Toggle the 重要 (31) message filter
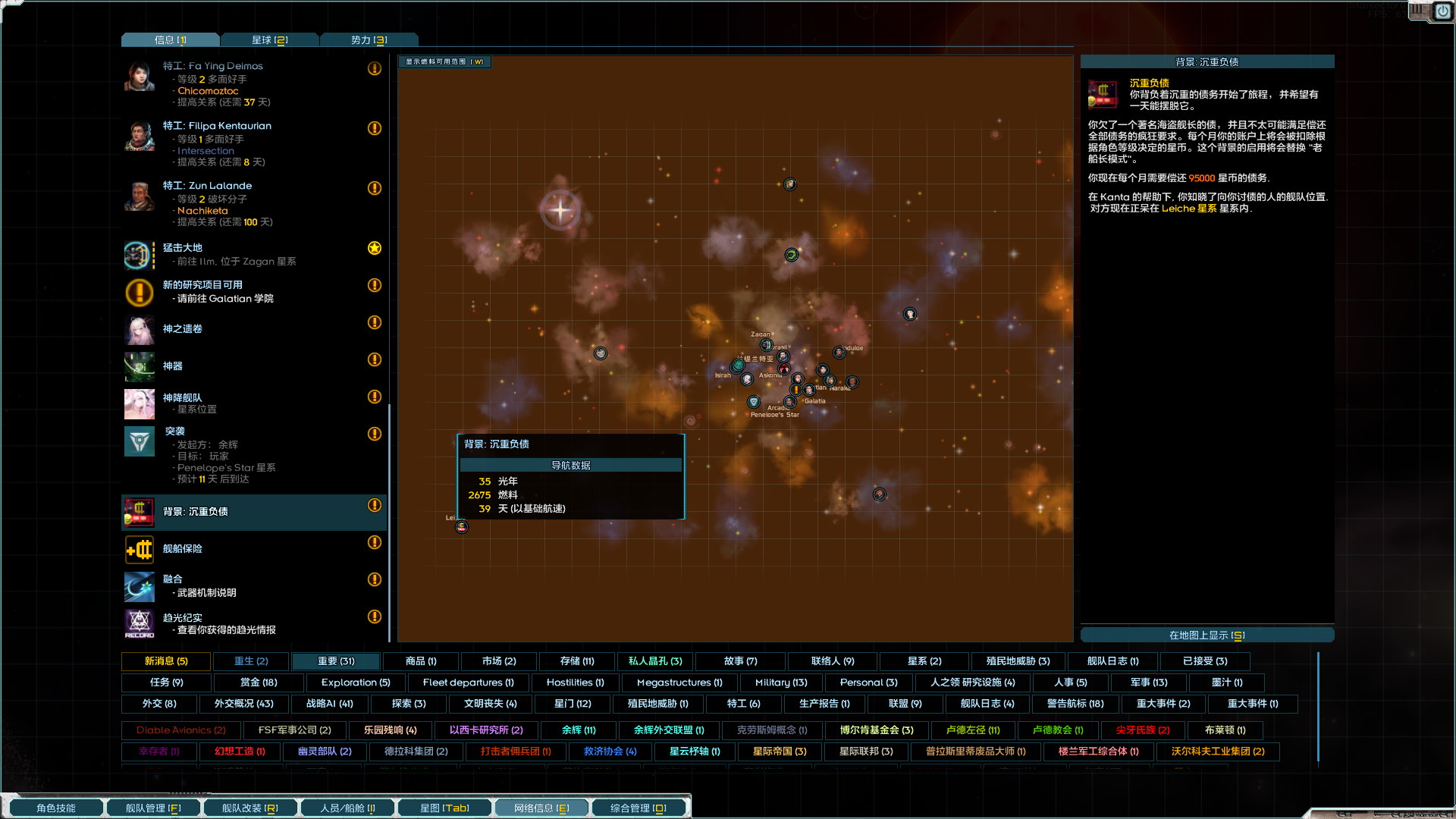The image size is (1456, 819). (x=334, y=661)
